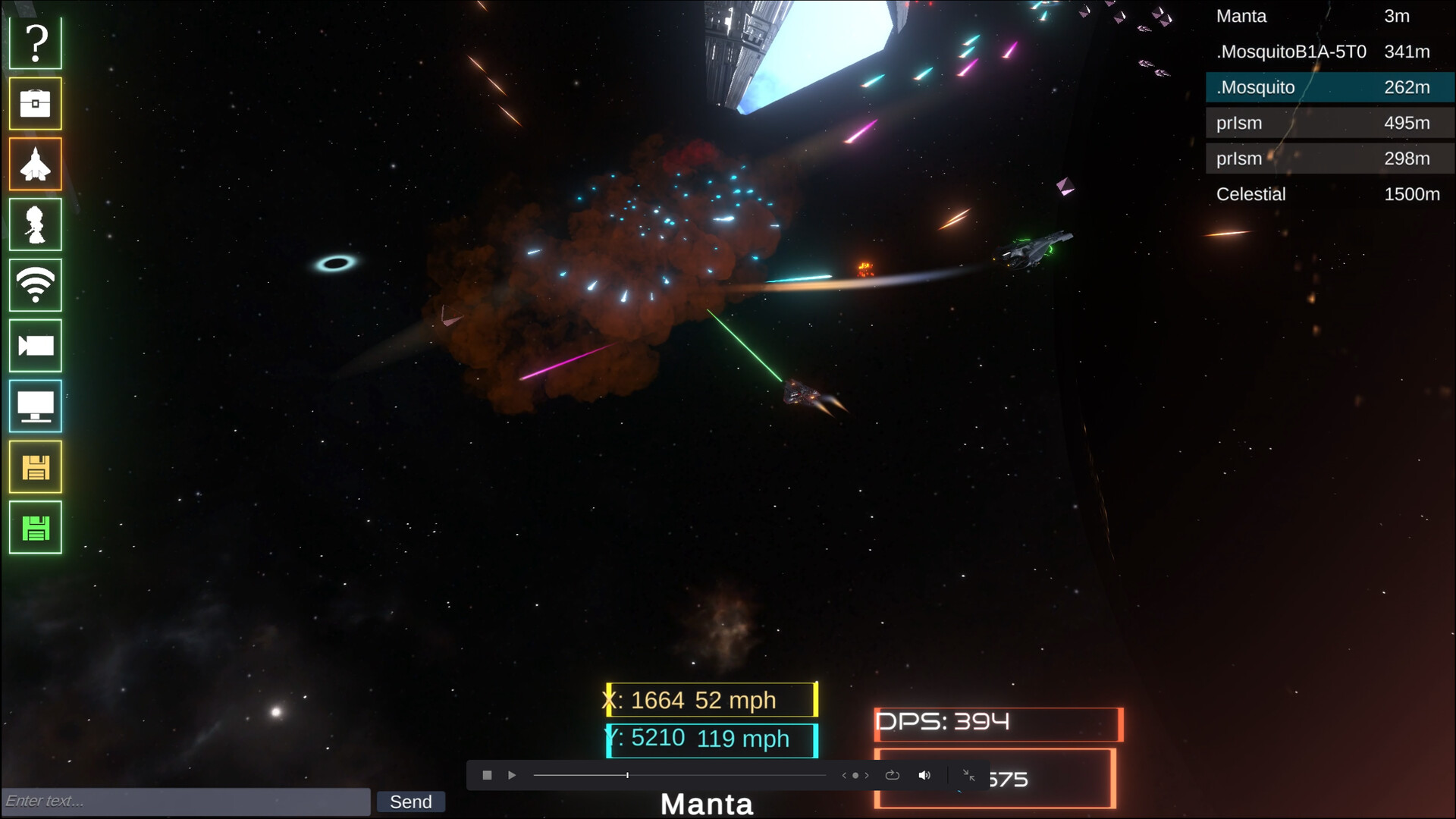1456x819 pixels.
Task: Click the green floppy disk icon
Action: [36, 528]
